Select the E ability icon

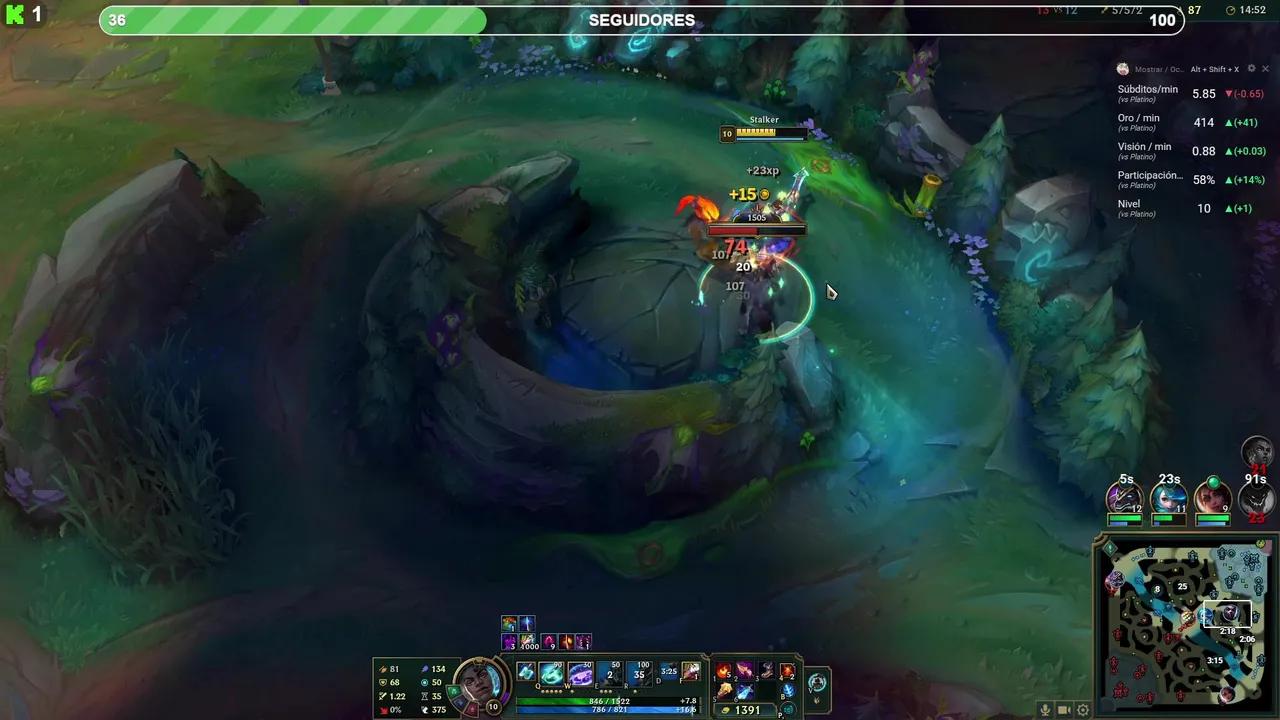tap(607, 672)
